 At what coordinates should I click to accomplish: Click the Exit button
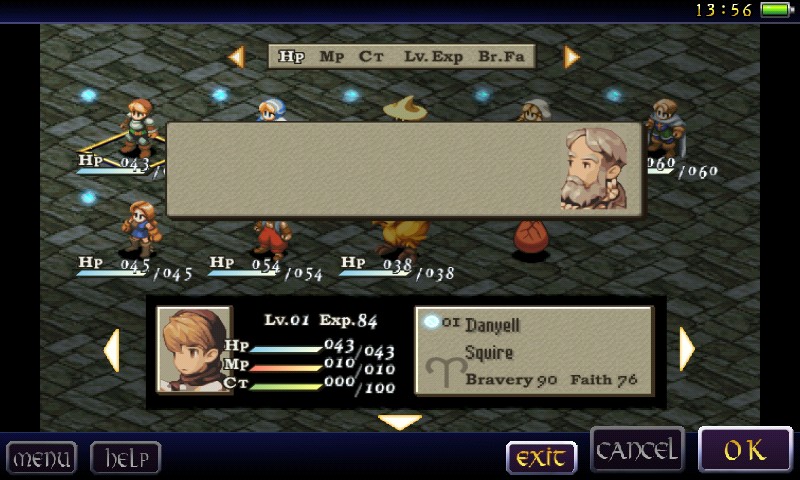(541, 458)
